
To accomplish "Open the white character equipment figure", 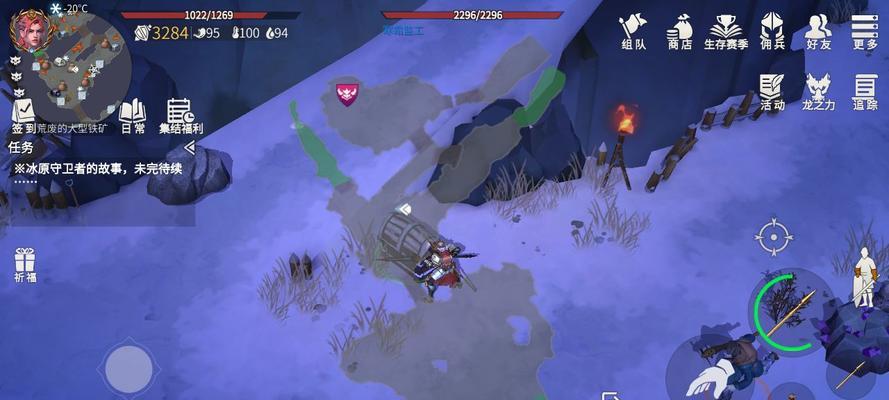I will [862, 279].
